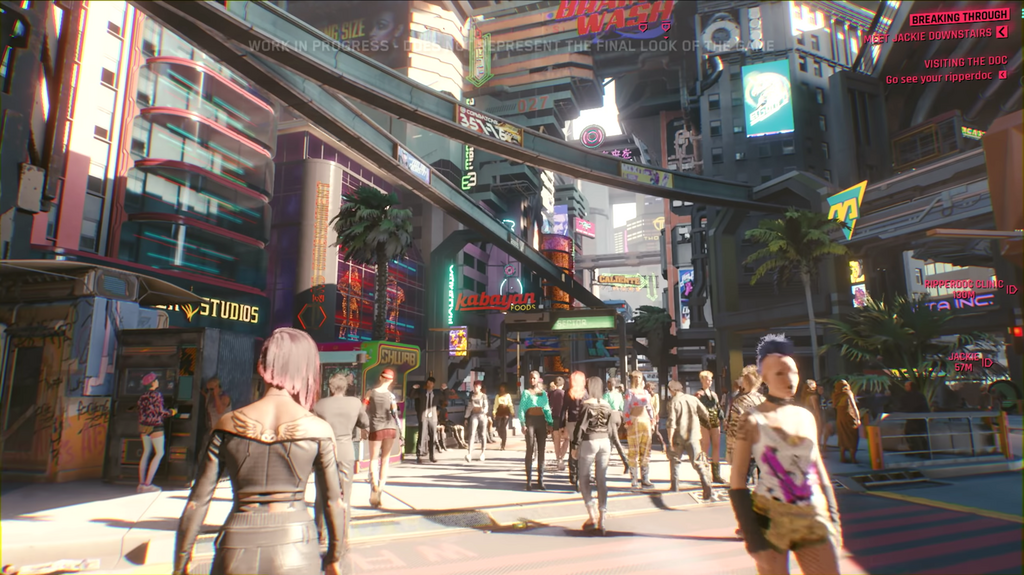This screenshot has height=575, width=1024.
Task: Click the Meet Jackie Downstairs objective
Action: (933, 37)
